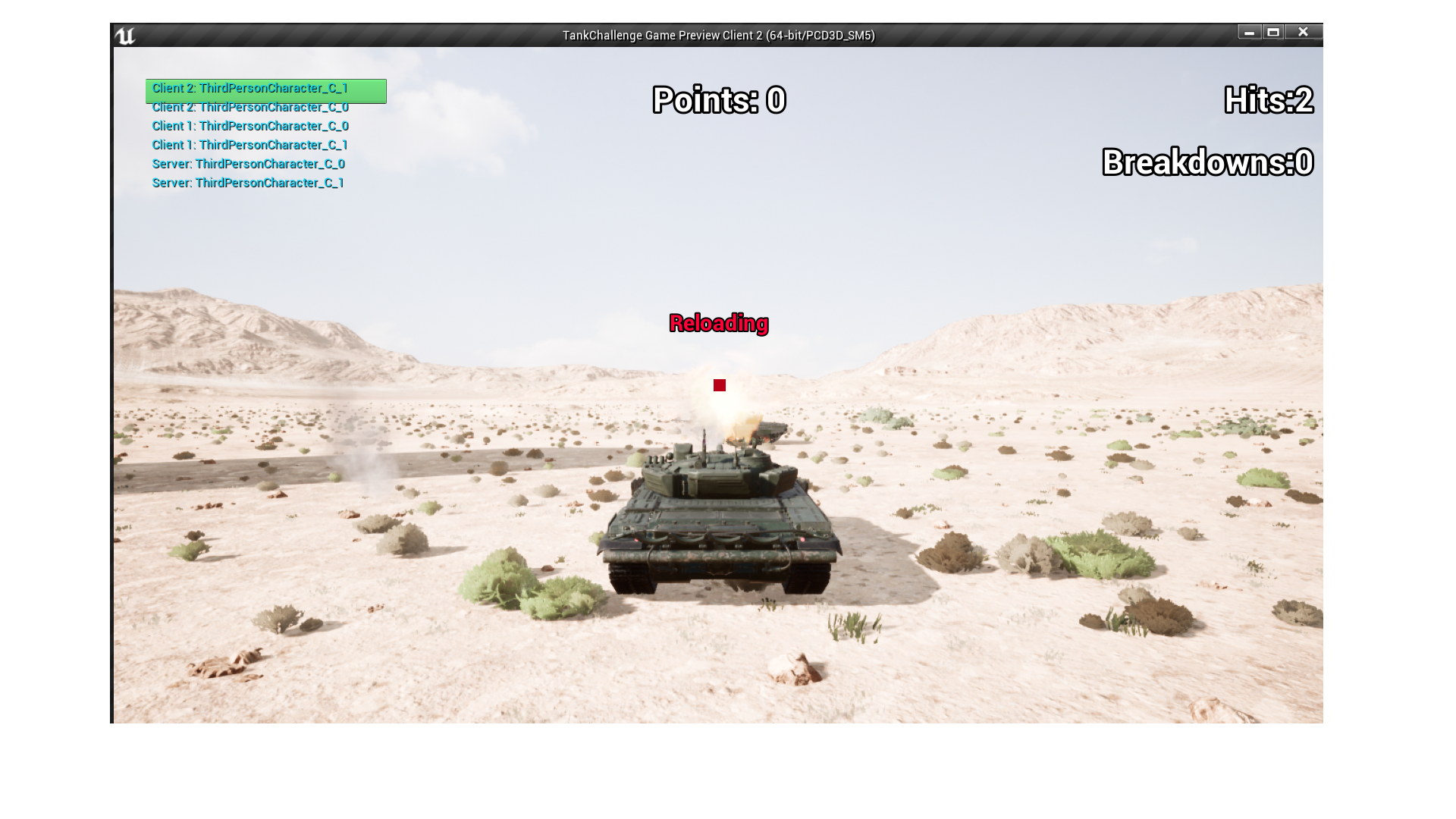Expand the Server: ThirdPersonCharacter_C_1 entry
Viewport: 1456px width, 819px height.
coord(249,183)
